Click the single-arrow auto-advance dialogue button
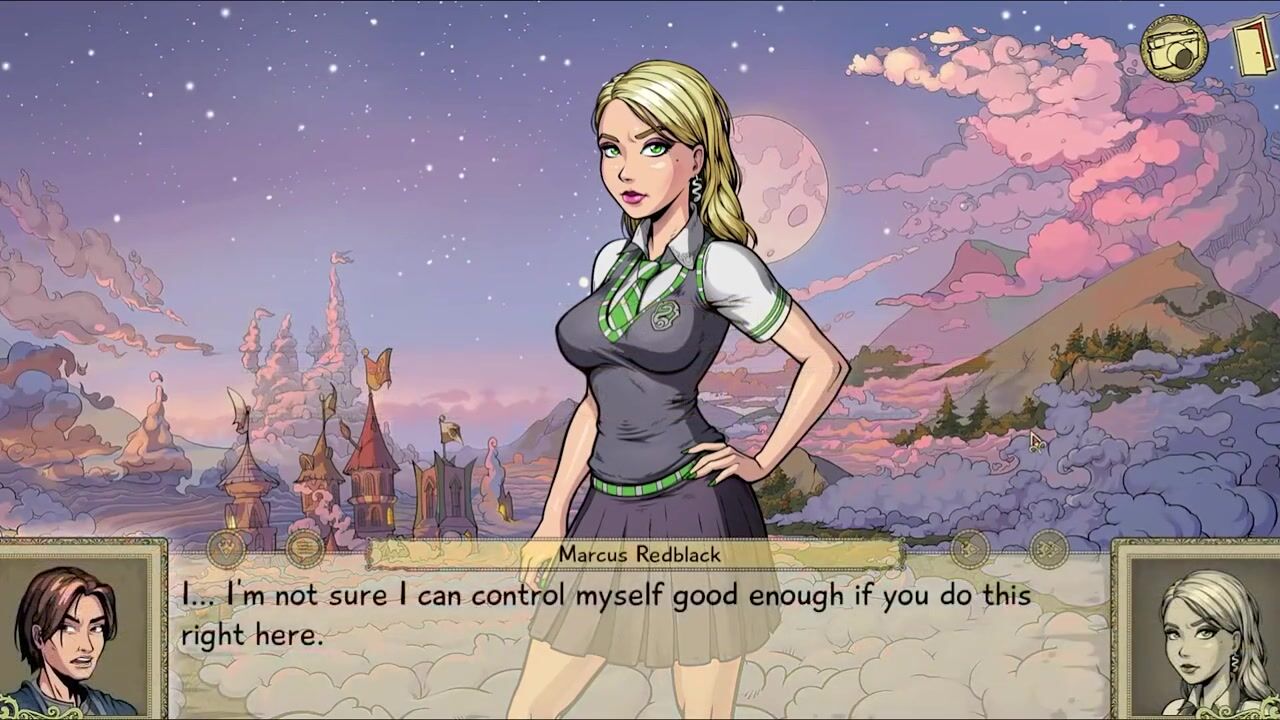 969,548
